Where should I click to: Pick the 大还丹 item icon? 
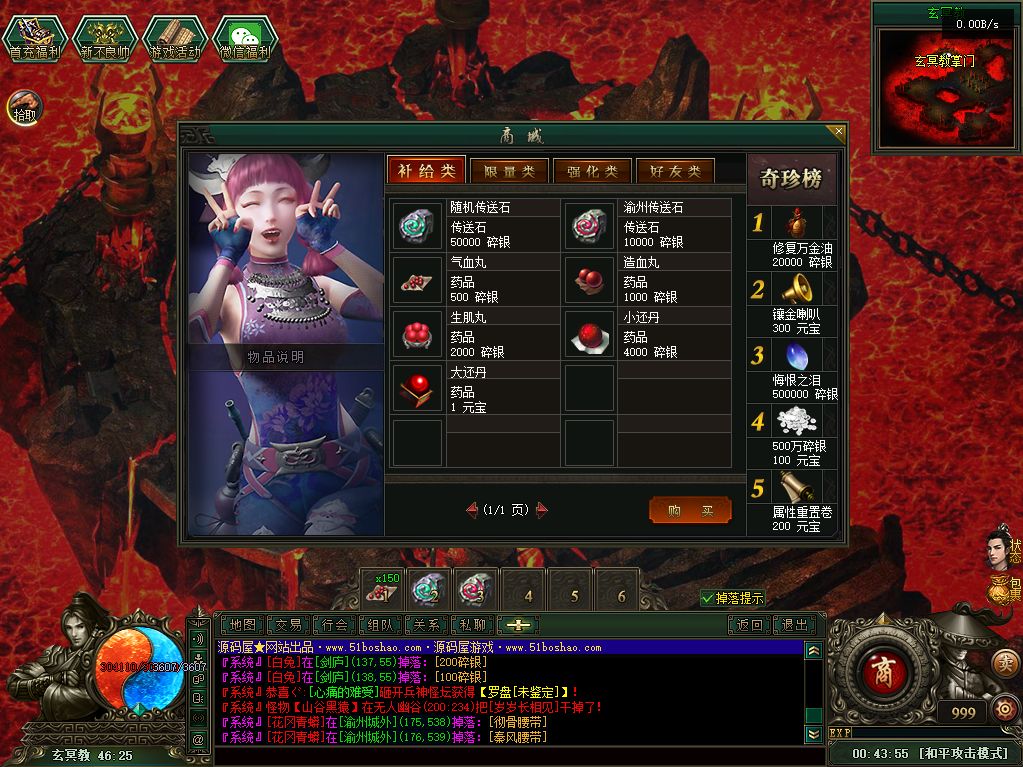pyautogui.click(x=412, y=388)
